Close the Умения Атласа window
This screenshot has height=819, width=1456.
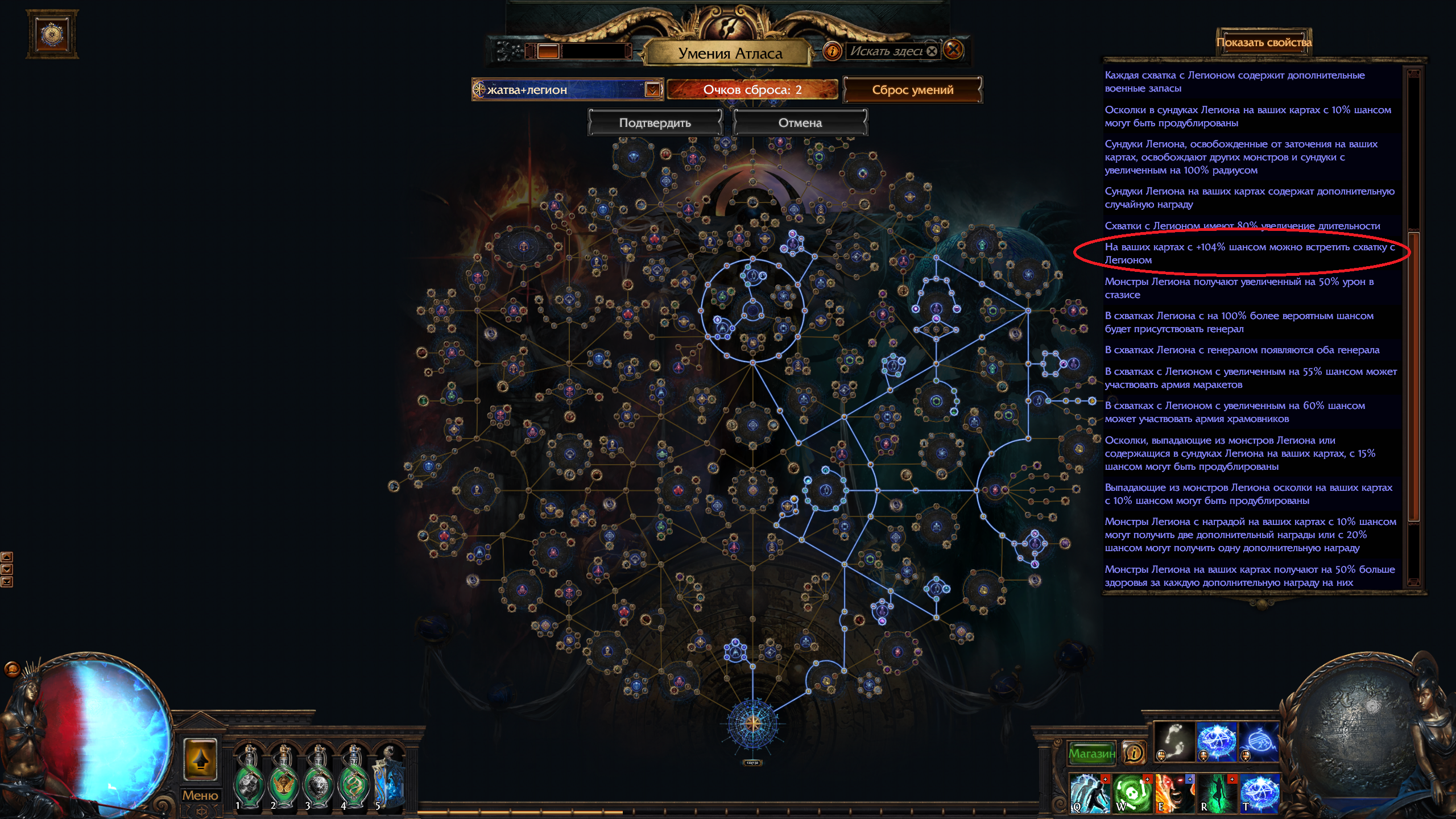pos(954,50)
